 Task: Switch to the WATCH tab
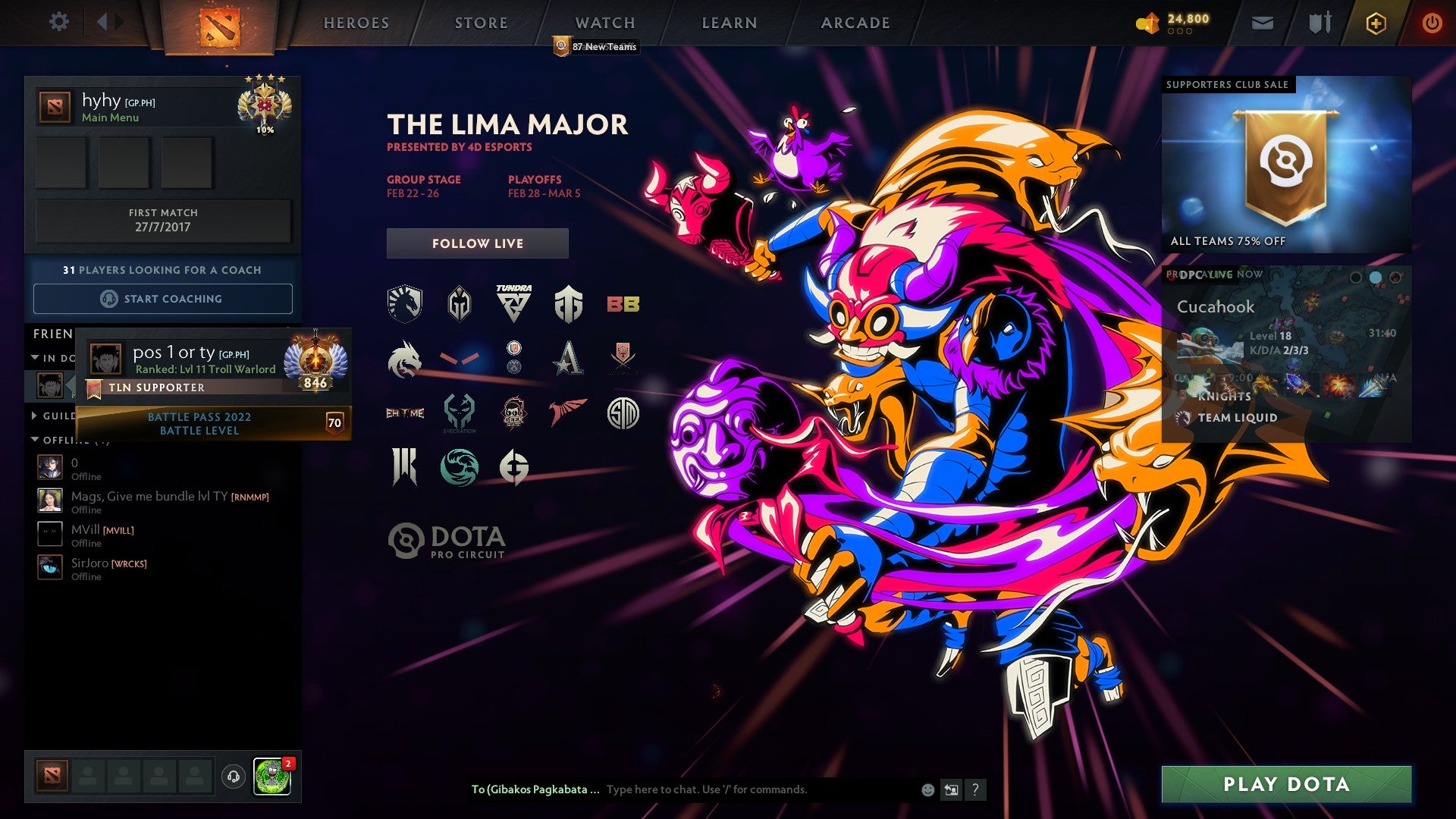[x=604, y=22]
